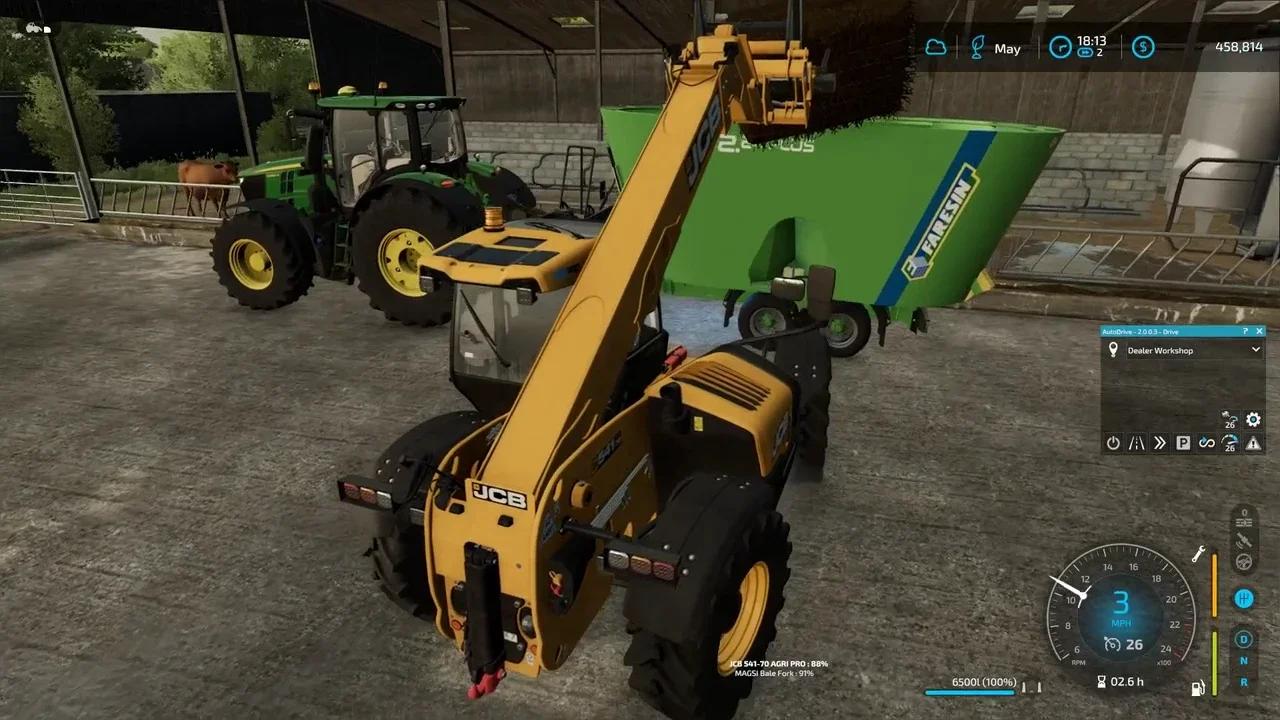
Task: Click the wrench repair indicator icon
Action: pyautogui.click(x=1197, y=555)
